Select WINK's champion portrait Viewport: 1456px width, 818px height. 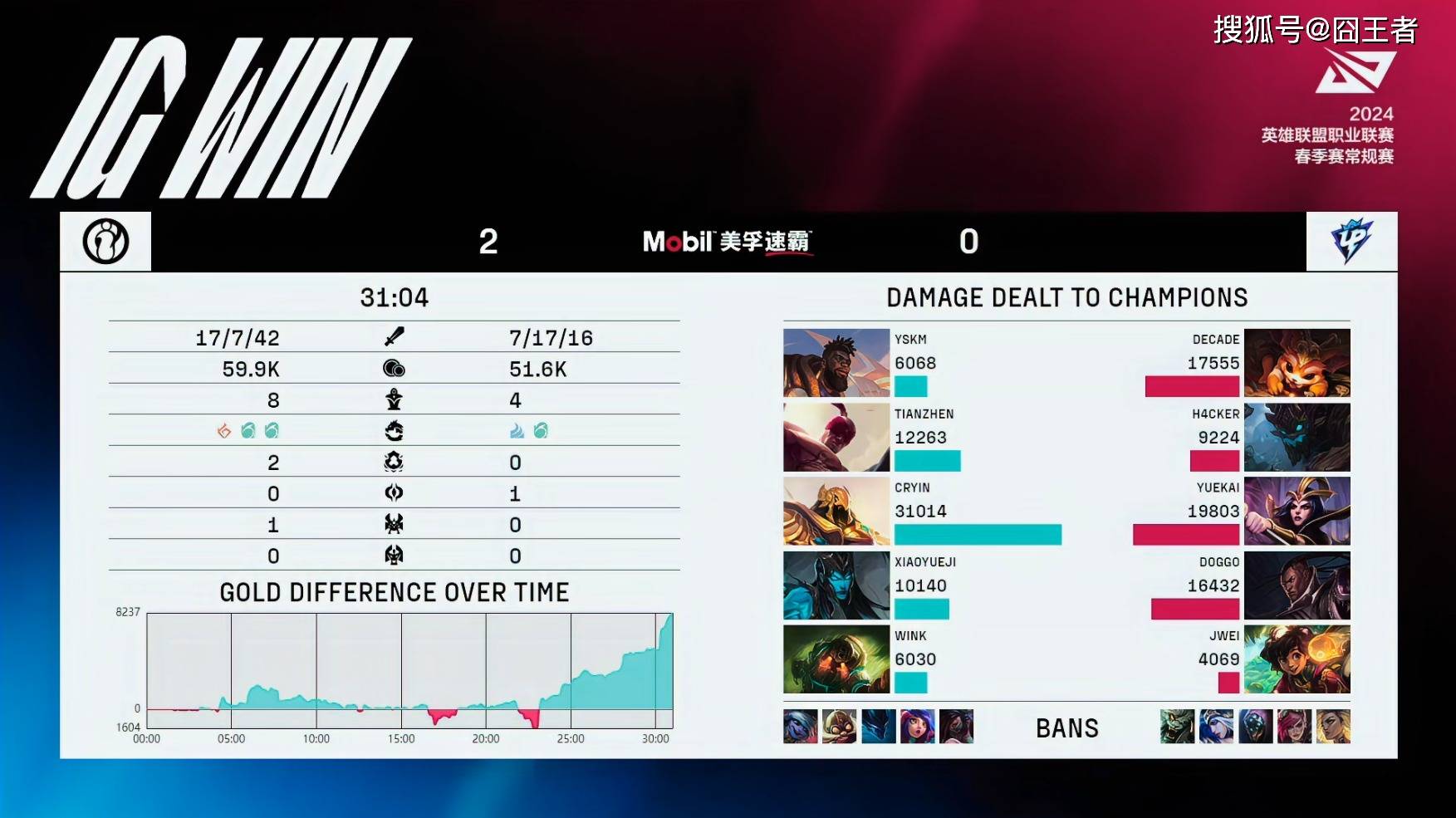(x=836, y=659)
